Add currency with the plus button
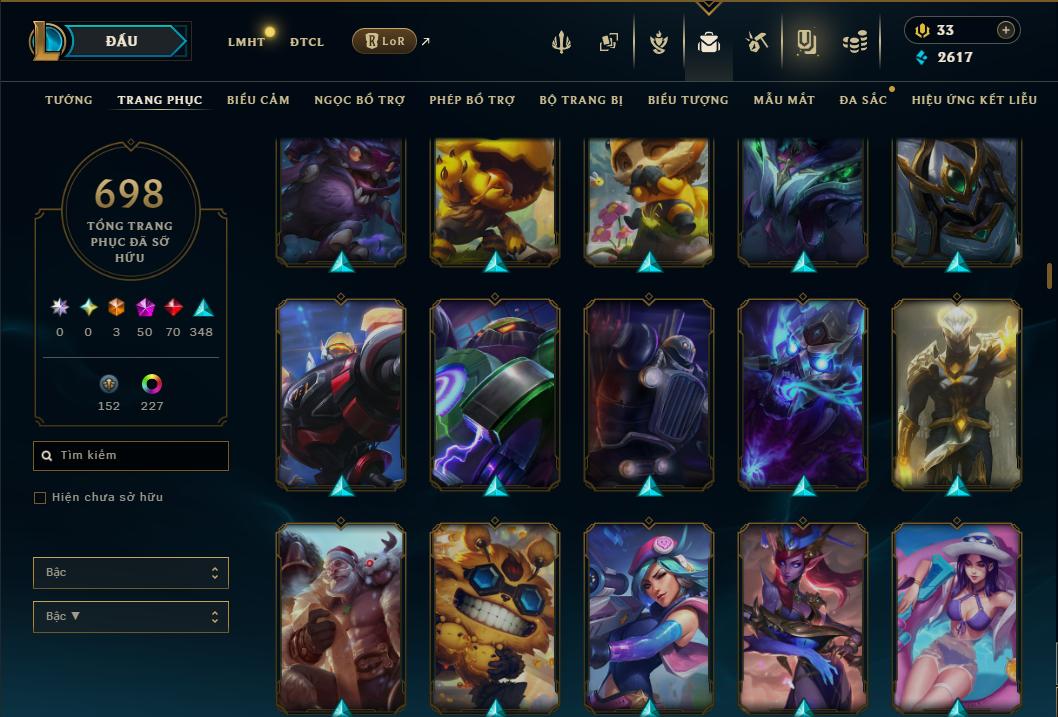 coord(1005,30)
